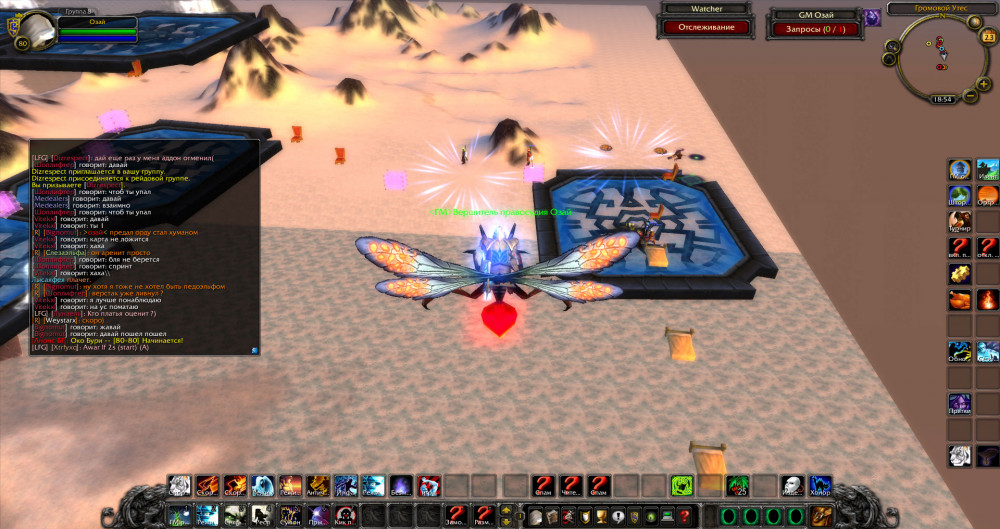Click the action bar page-up arrow
Screen dimensions: 1000x529
(505, 510)
